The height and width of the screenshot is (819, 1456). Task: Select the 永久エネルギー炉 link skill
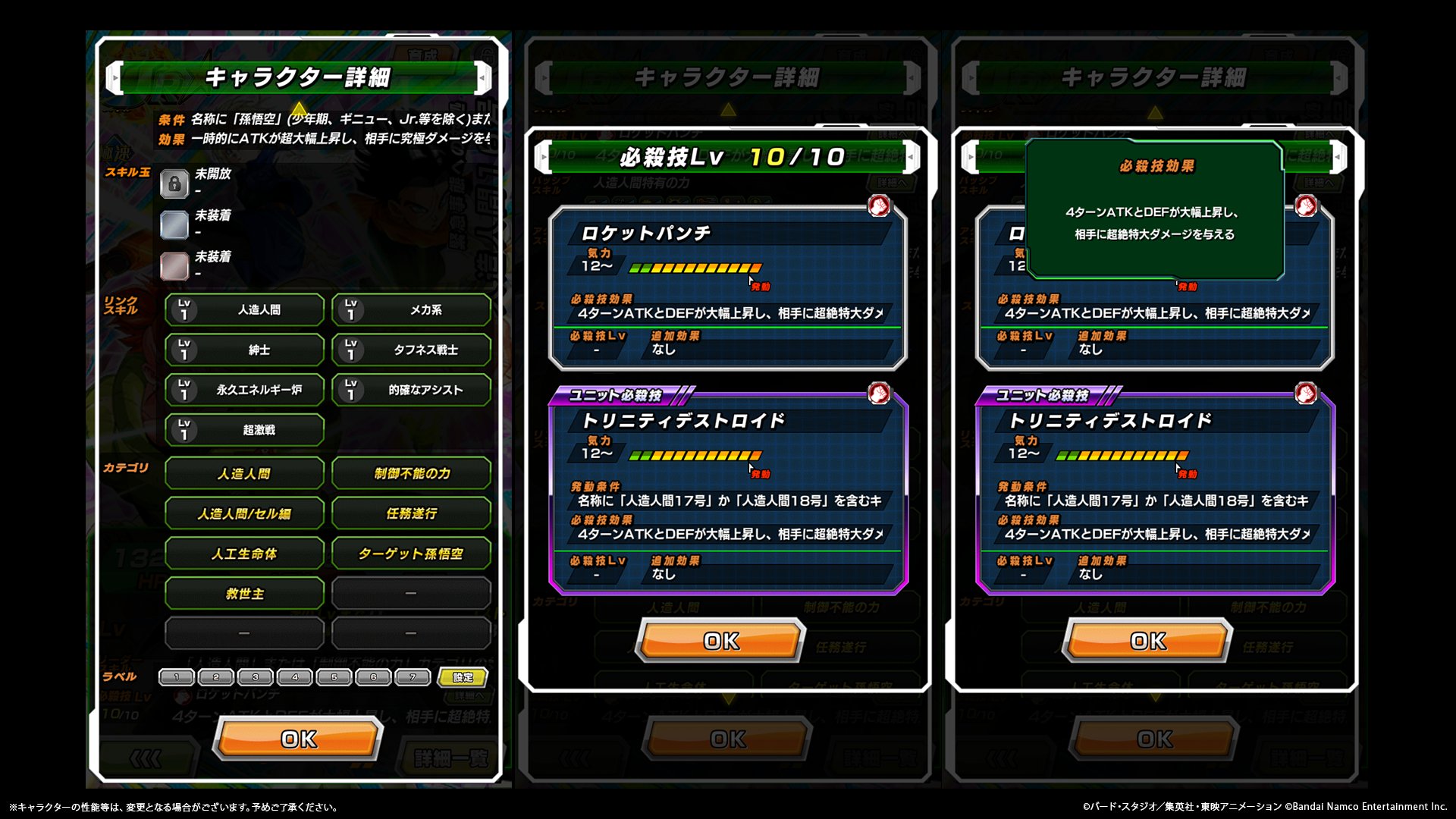coord(244,390)
